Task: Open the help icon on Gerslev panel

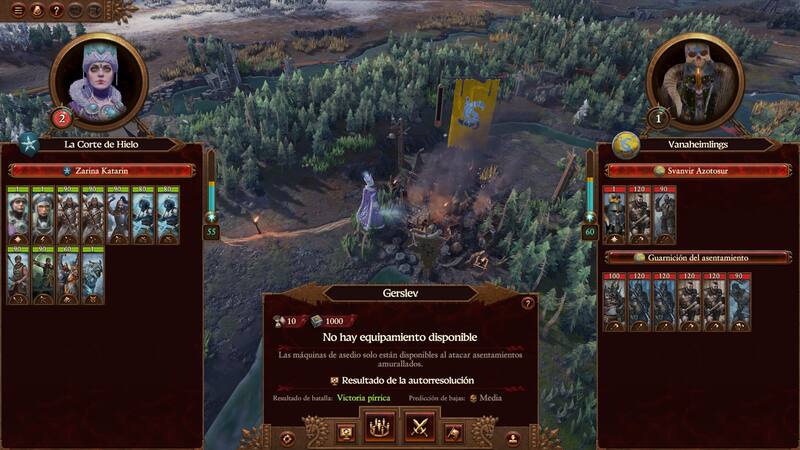Action: pyautogui.click(x=528, y=303)
